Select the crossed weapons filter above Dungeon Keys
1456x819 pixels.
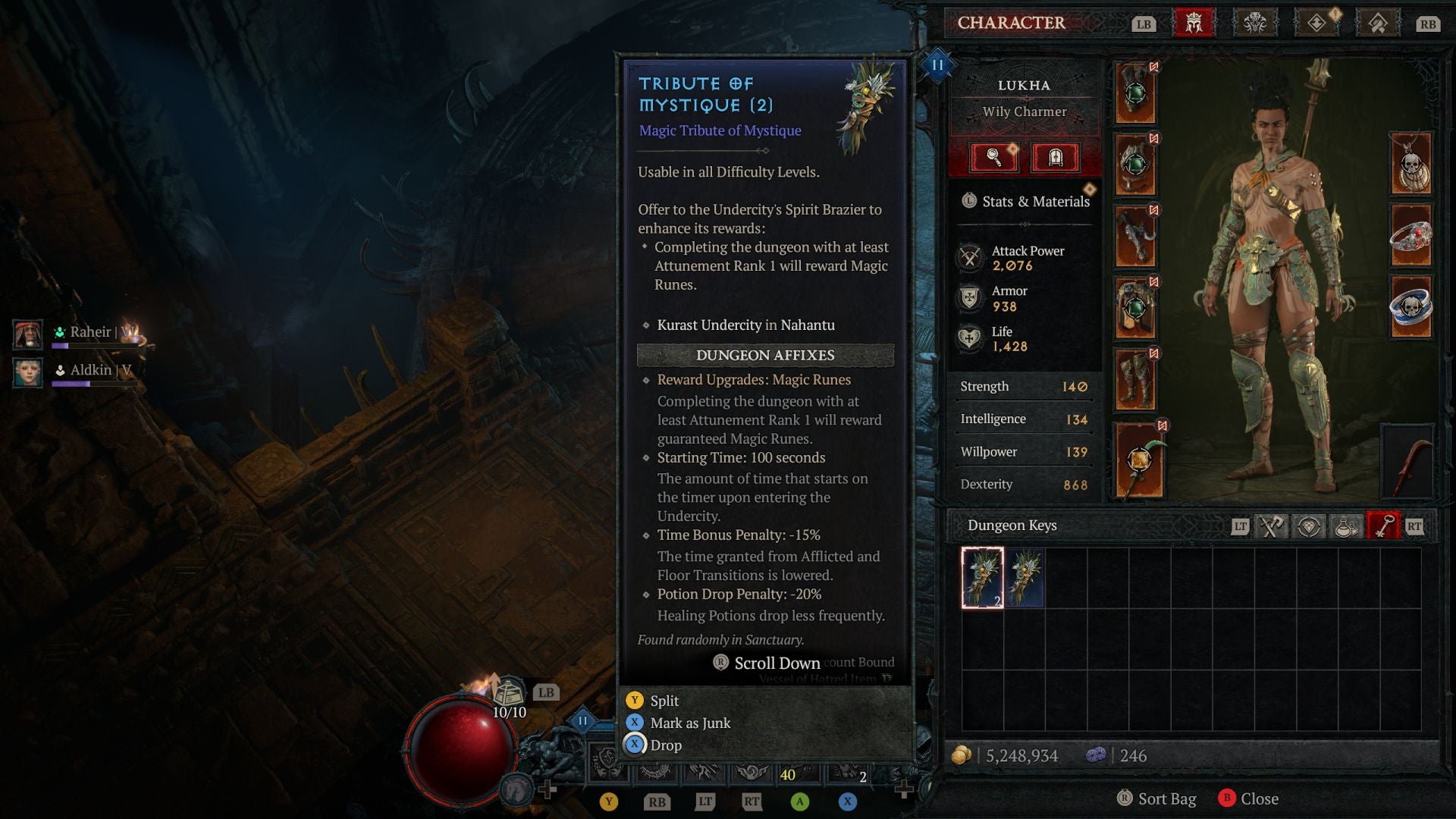coord(1272,525)
